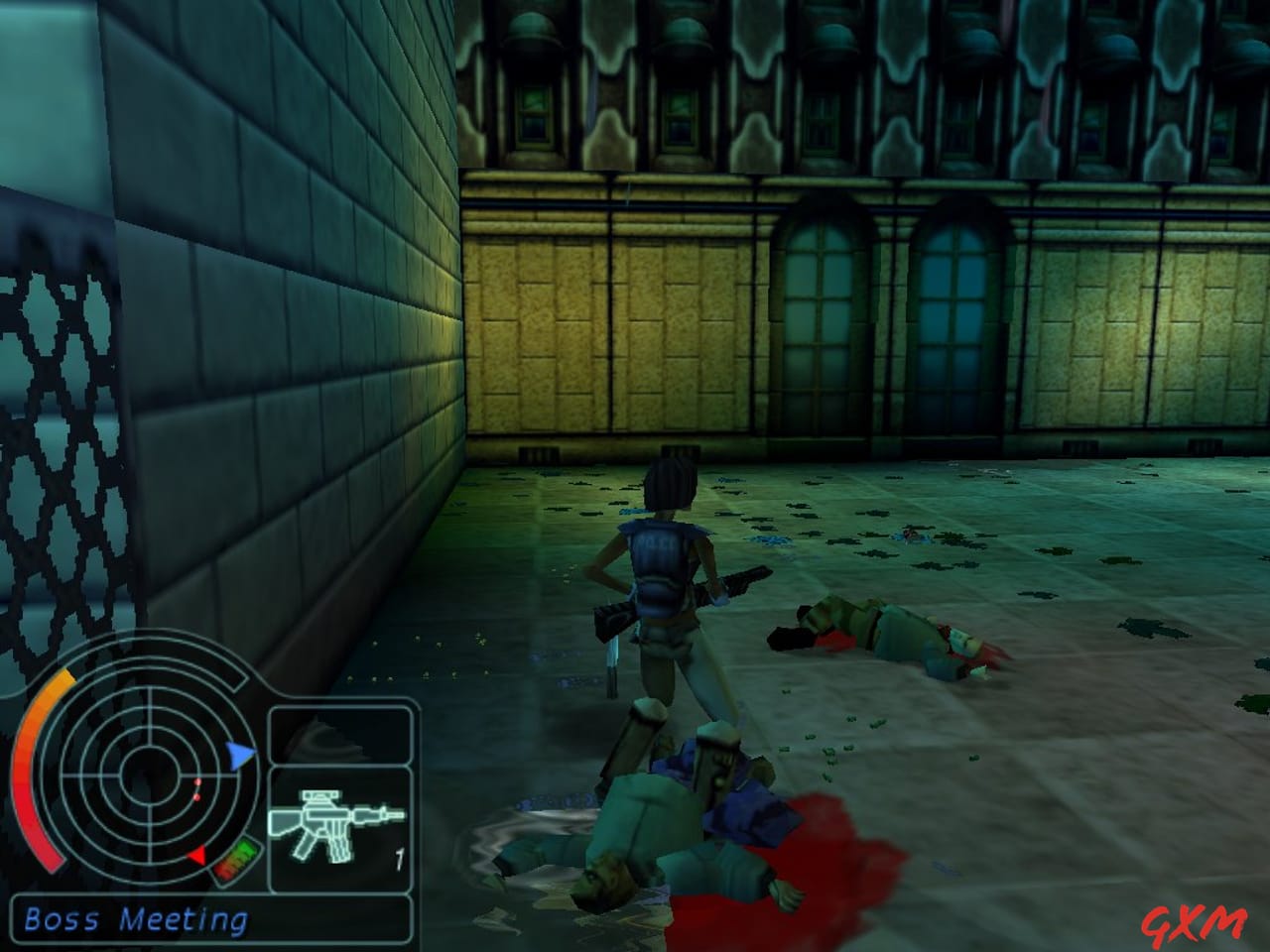Click the ammo count digit next to the rifle
Viewport: 1270px width, 952px height.
400,854
